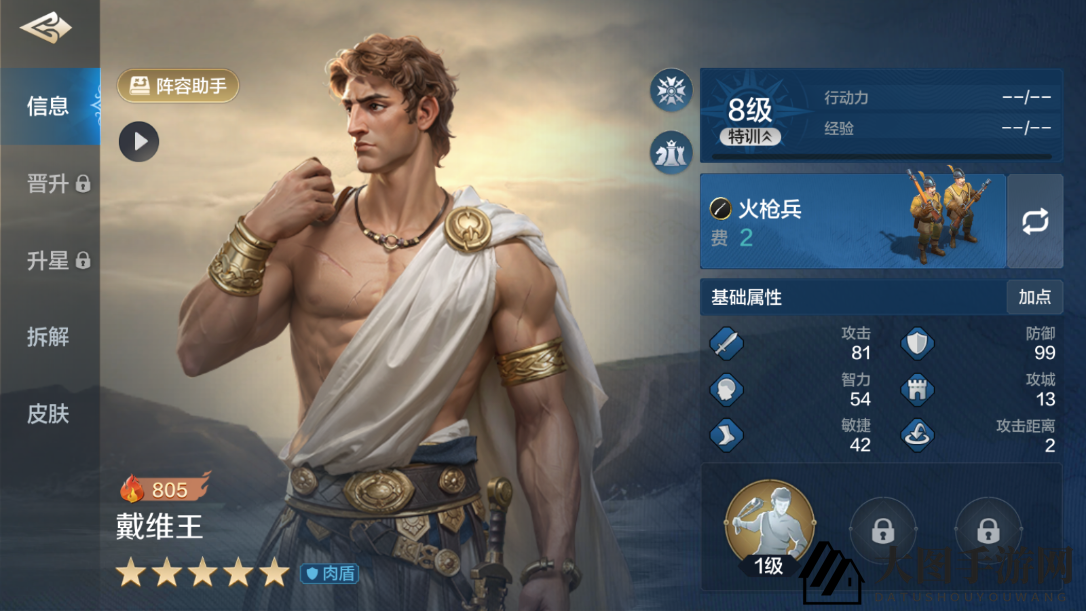Switch to the 信息 tab
This screenshot has height=611, width=1086.
pyautogui.click(x=48, y=106)
